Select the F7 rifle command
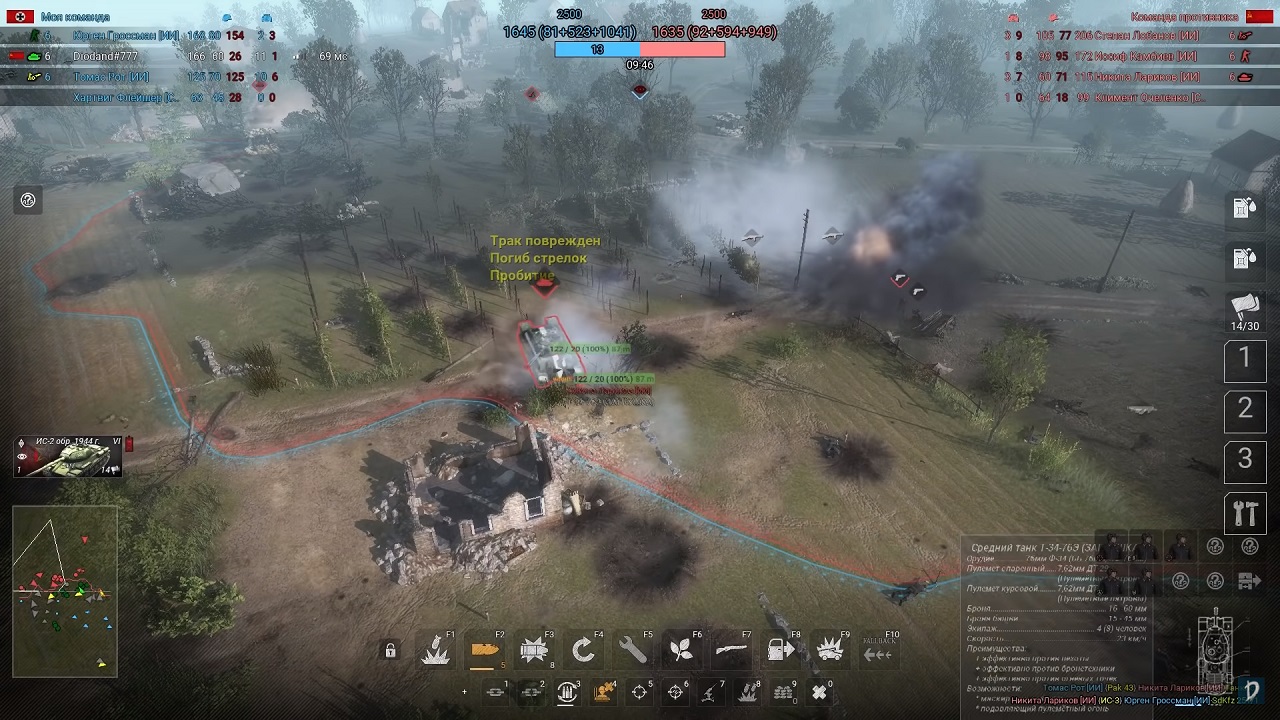This screenshot has height=720, width=1280. click(x=730, y=651)
